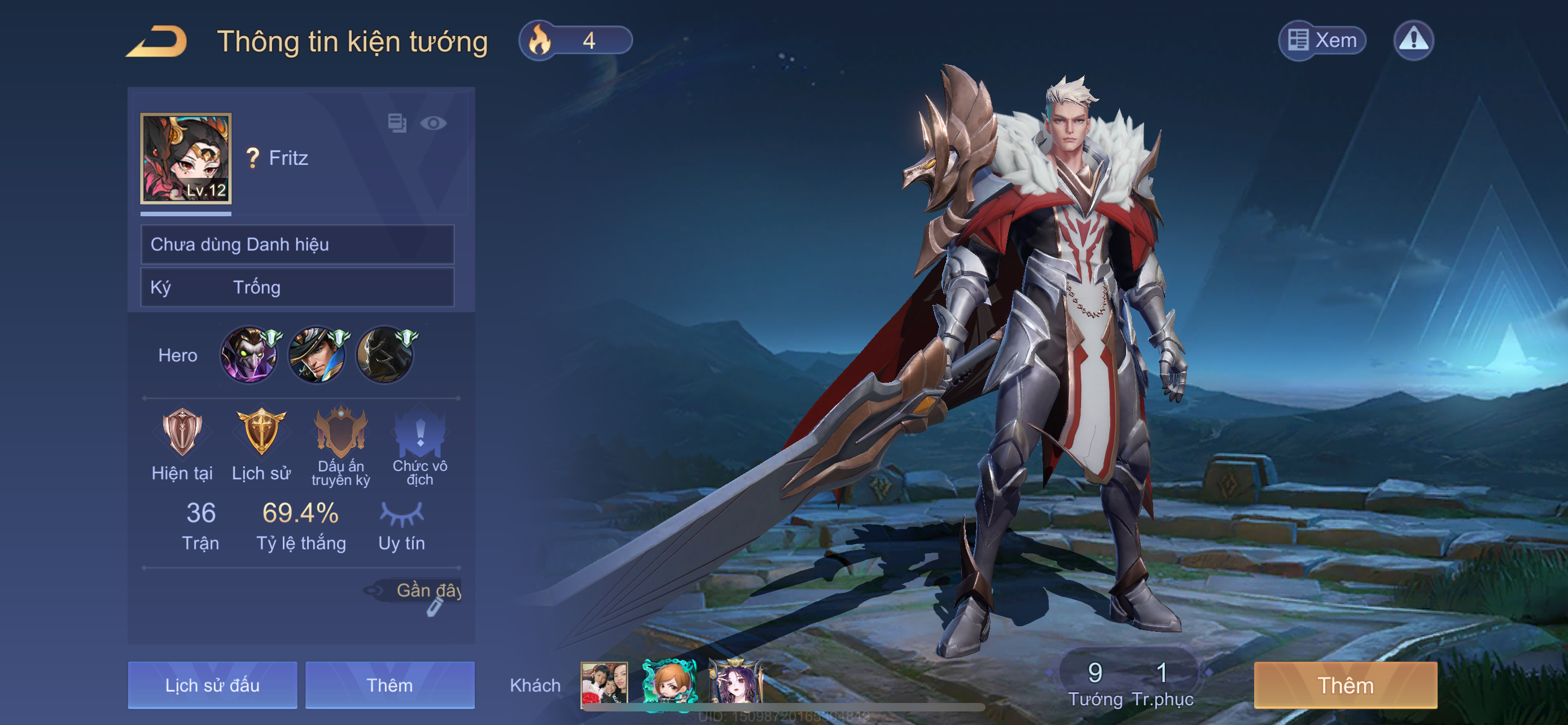This screenshot has width=1568, height=725.
Task: View the family photo visitor avatar
Action: click(604, 684)
